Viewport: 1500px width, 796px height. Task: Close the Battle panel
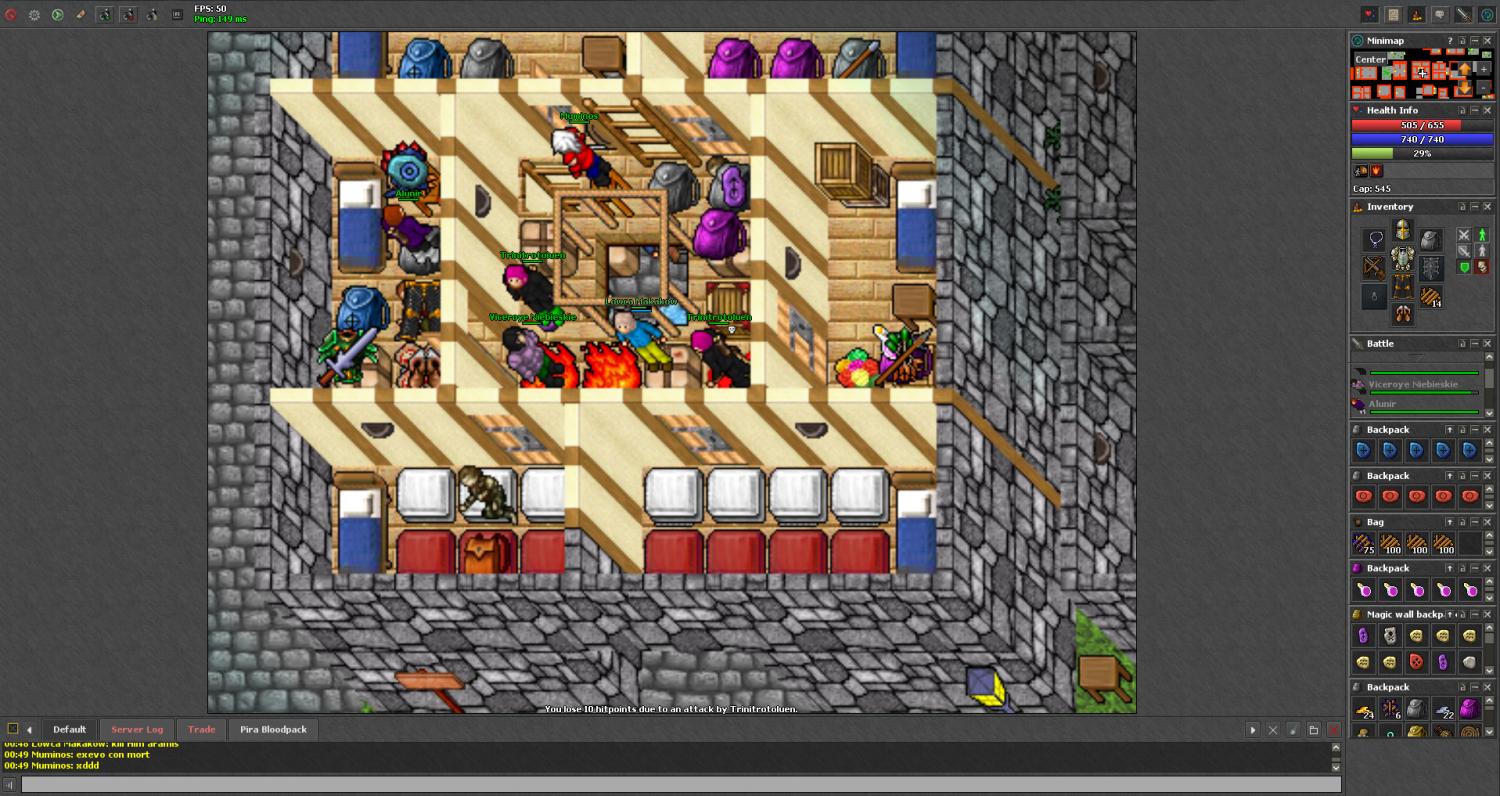tap(1487, 344)
